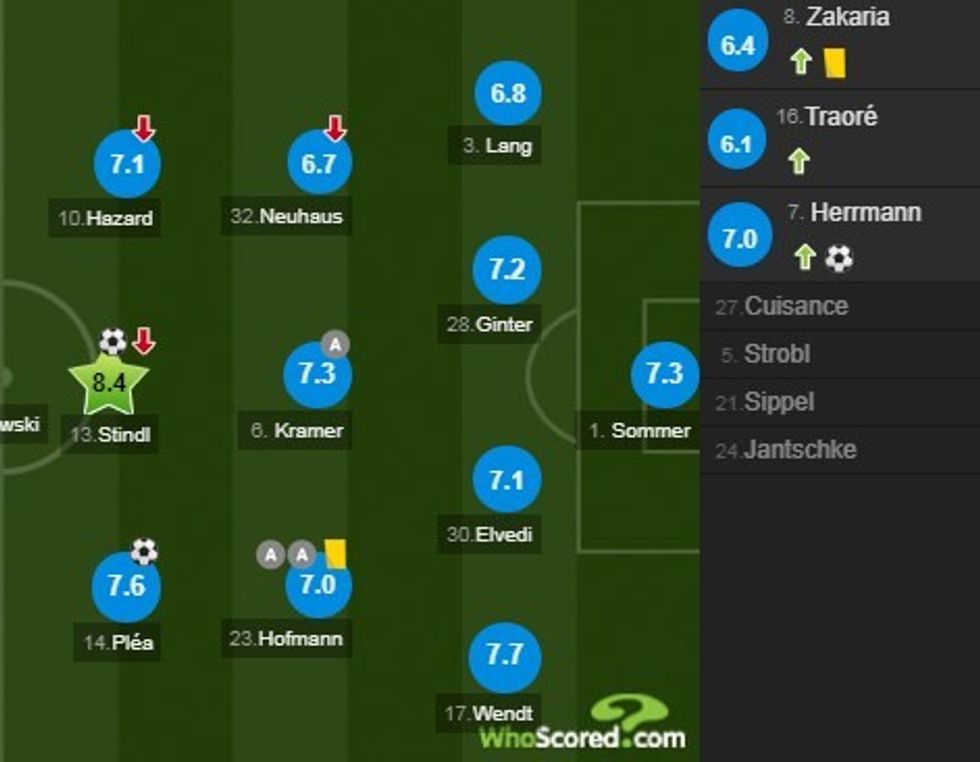Select Kramer's 7.3 rating bubble
The width and height of the screenshot is (980, 762).
click(x=317, y=373)
